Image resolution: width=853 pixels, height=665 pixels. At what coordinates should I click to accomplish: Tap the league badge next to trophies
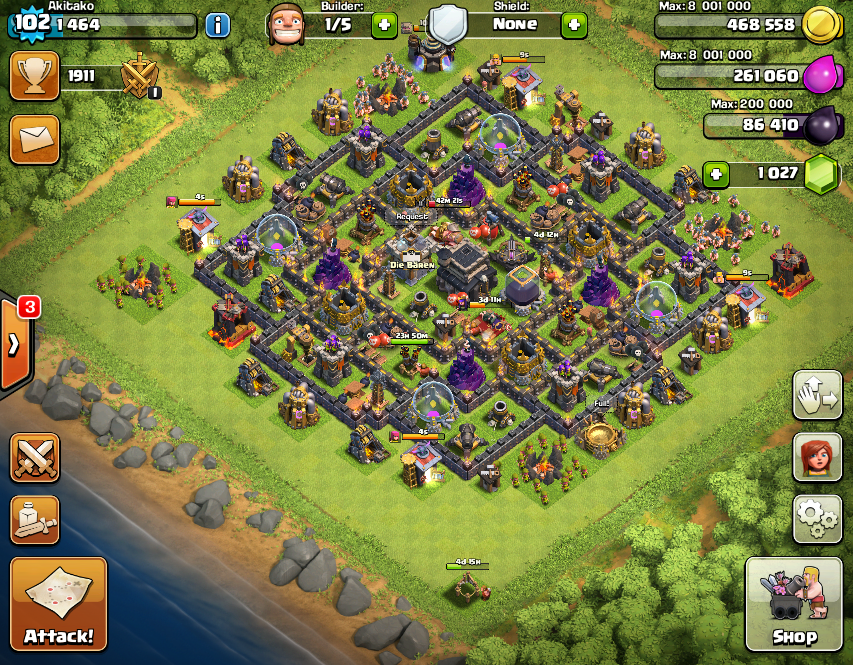(x=140, y=77)
